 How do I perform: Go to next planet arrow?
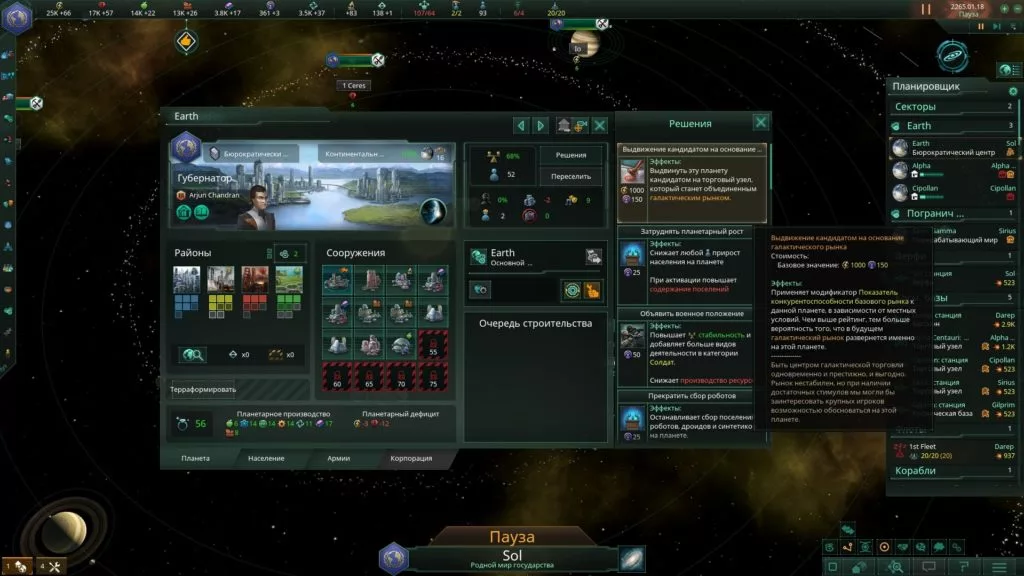pyautogui.click(x=541, y=125)
